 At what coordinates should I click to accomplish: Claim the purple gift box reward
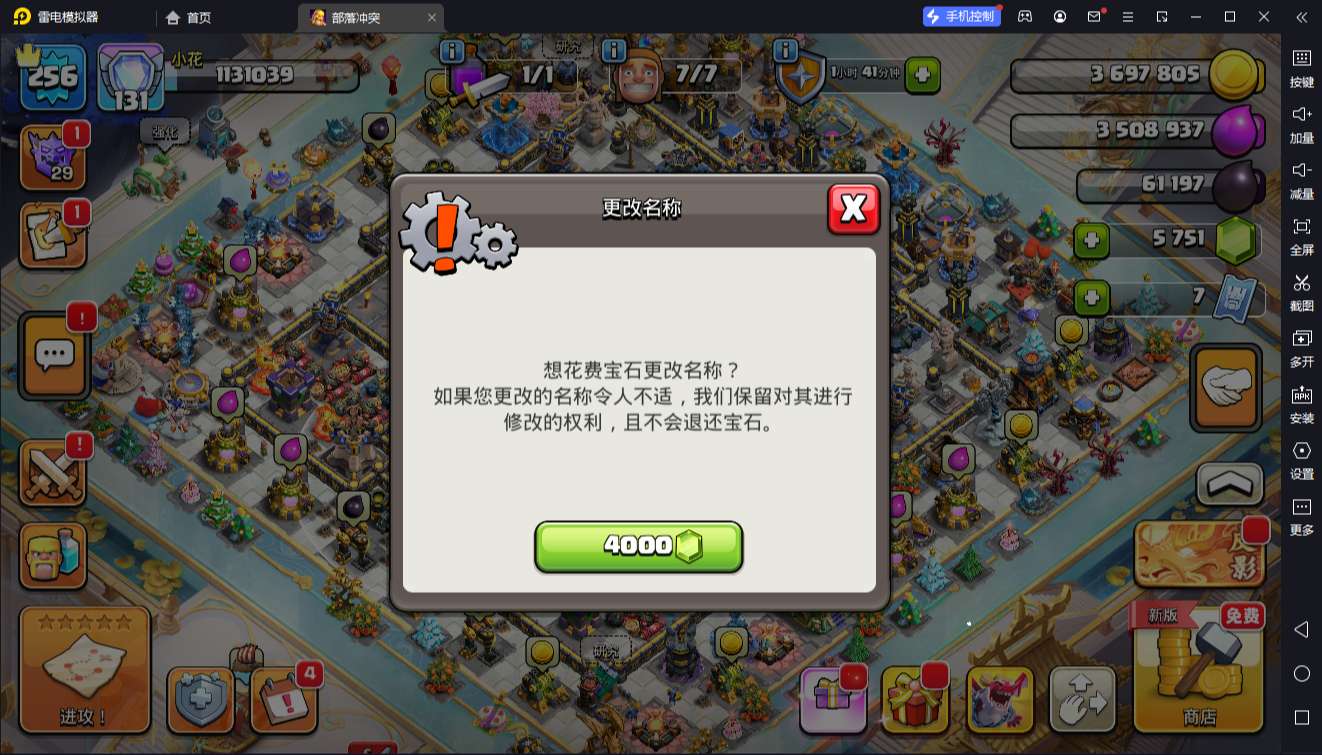833,700
